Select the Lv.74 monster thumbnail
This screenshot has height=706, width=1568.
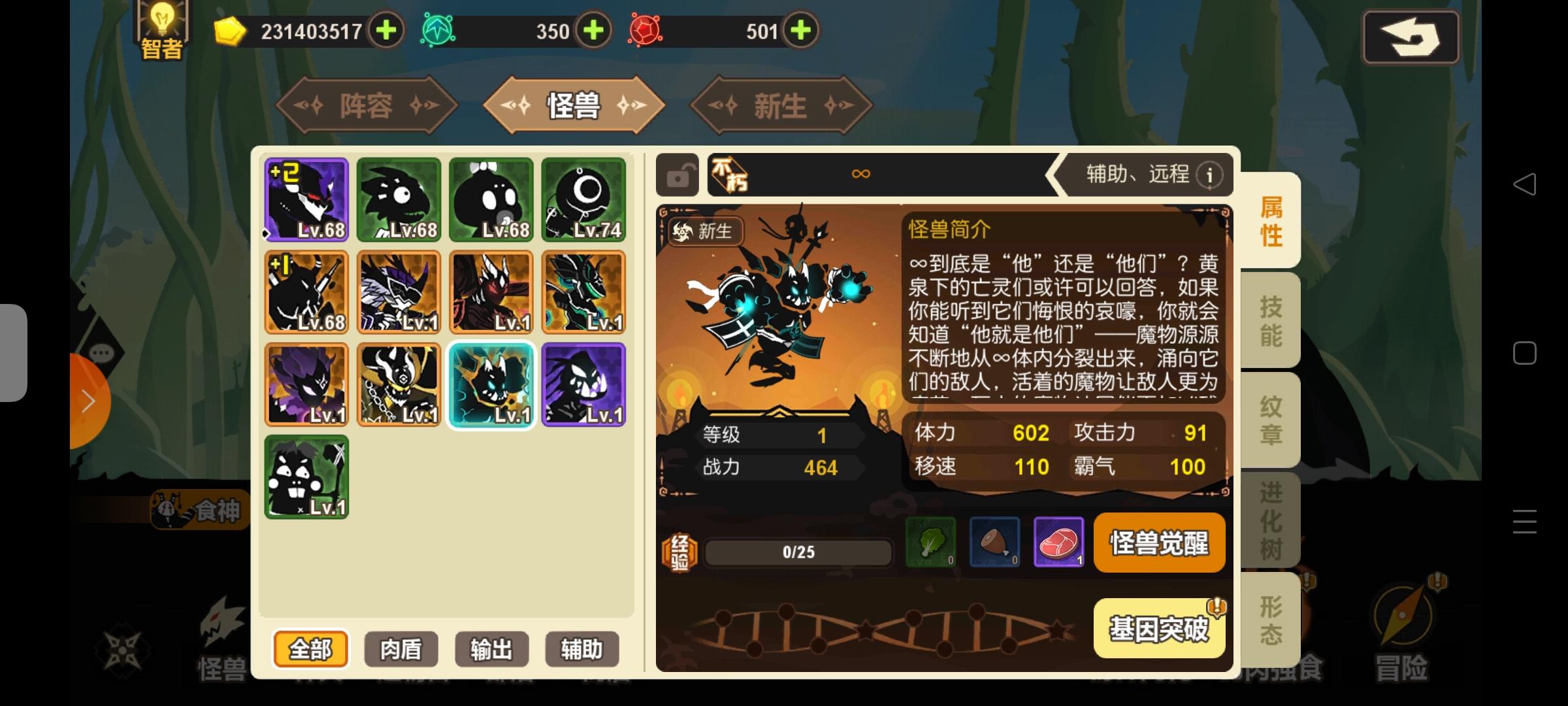583,199
